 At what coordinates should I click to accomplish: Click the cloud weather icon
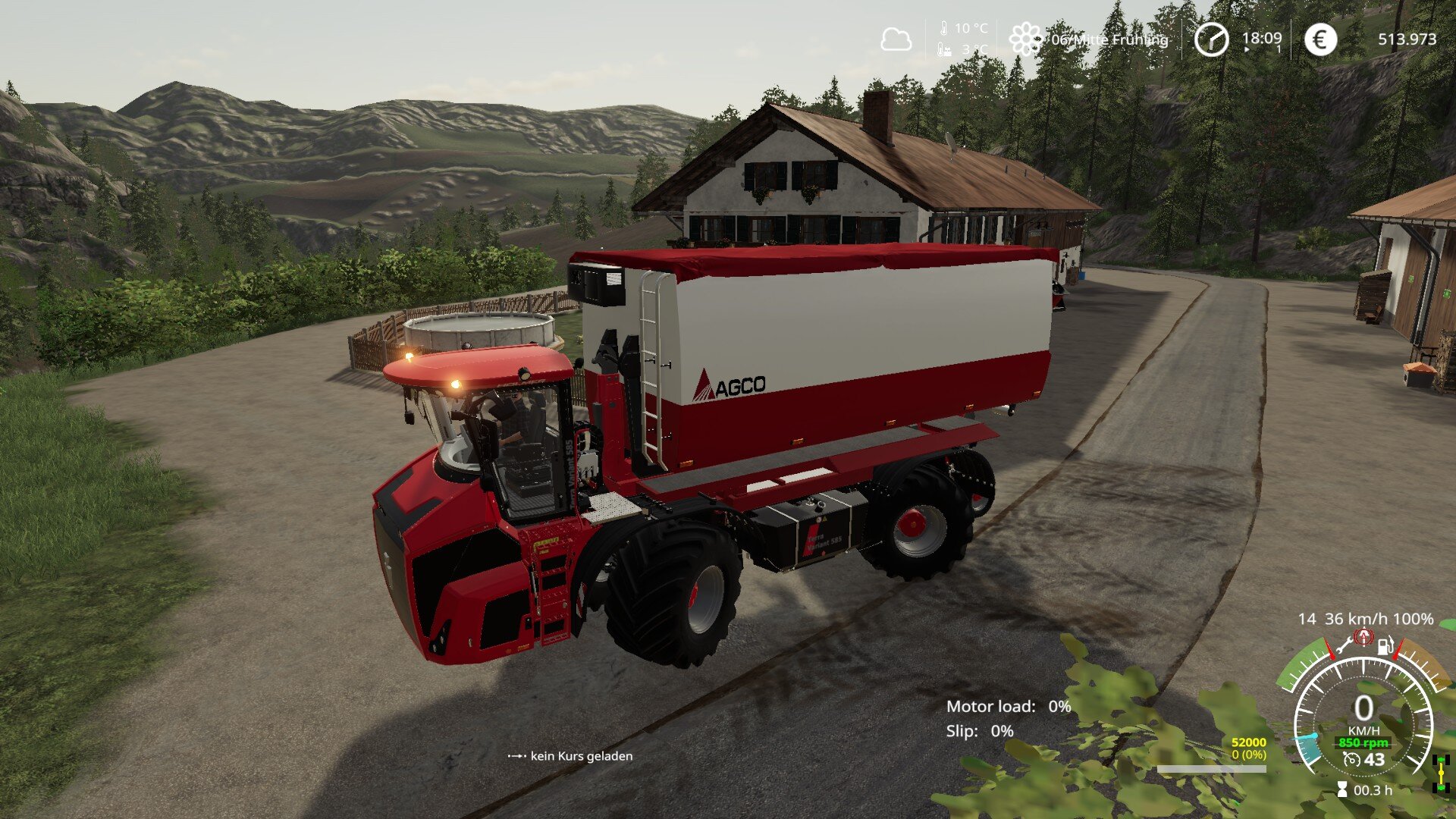pos(896,39)
